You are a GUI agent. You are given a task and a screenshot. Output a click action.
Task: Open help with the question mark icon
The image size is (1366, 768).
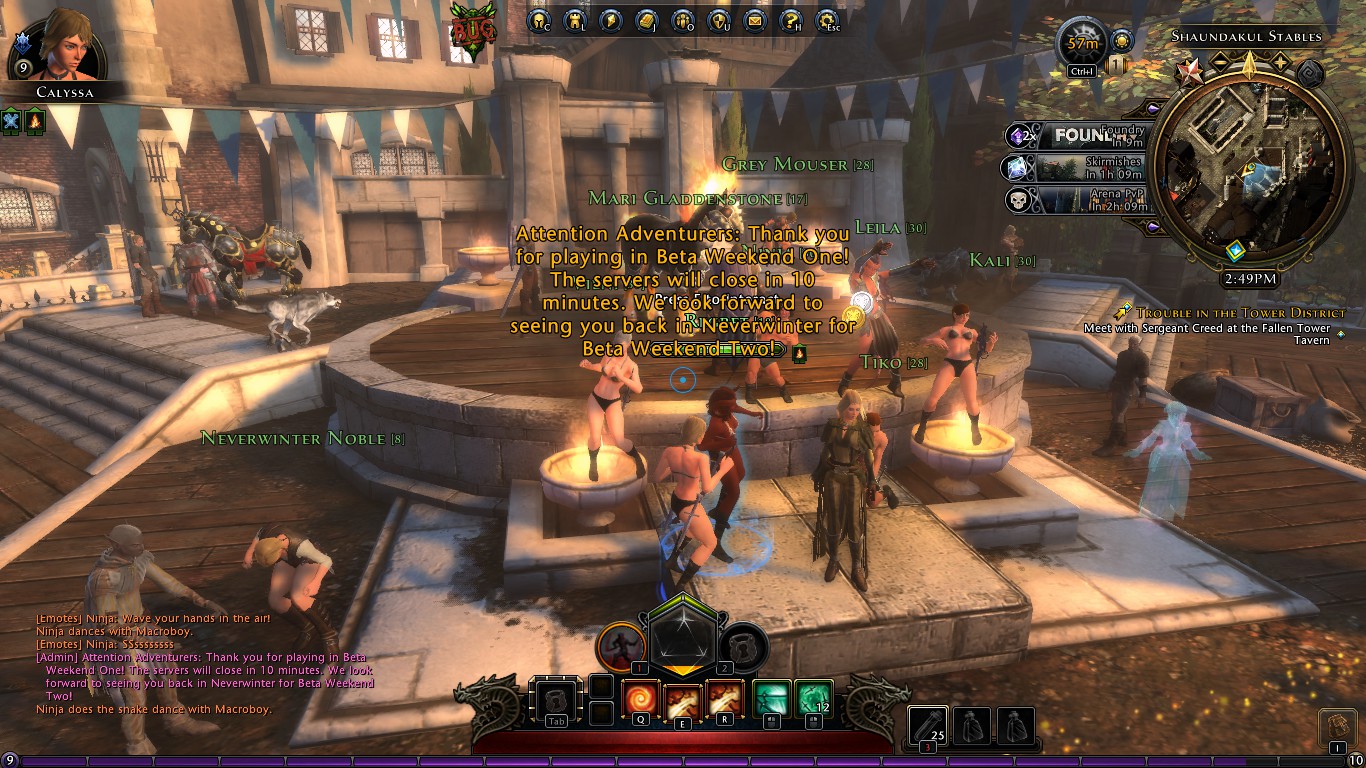click(x=790, y=20)
